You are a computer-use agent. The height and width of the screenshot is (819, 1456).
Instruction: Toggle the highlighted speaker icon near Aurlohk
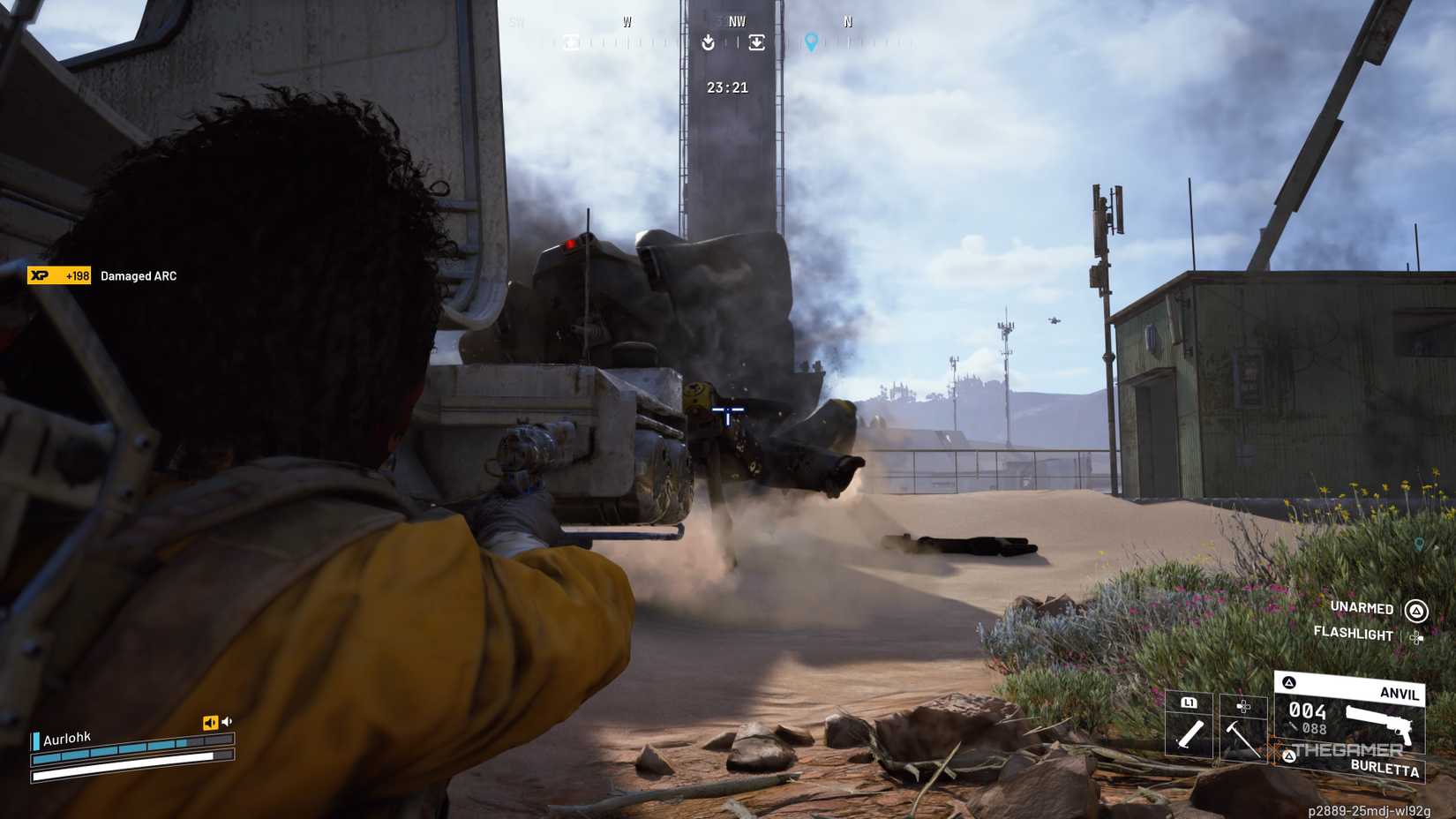pyautogui.click(x=209, y=721)
